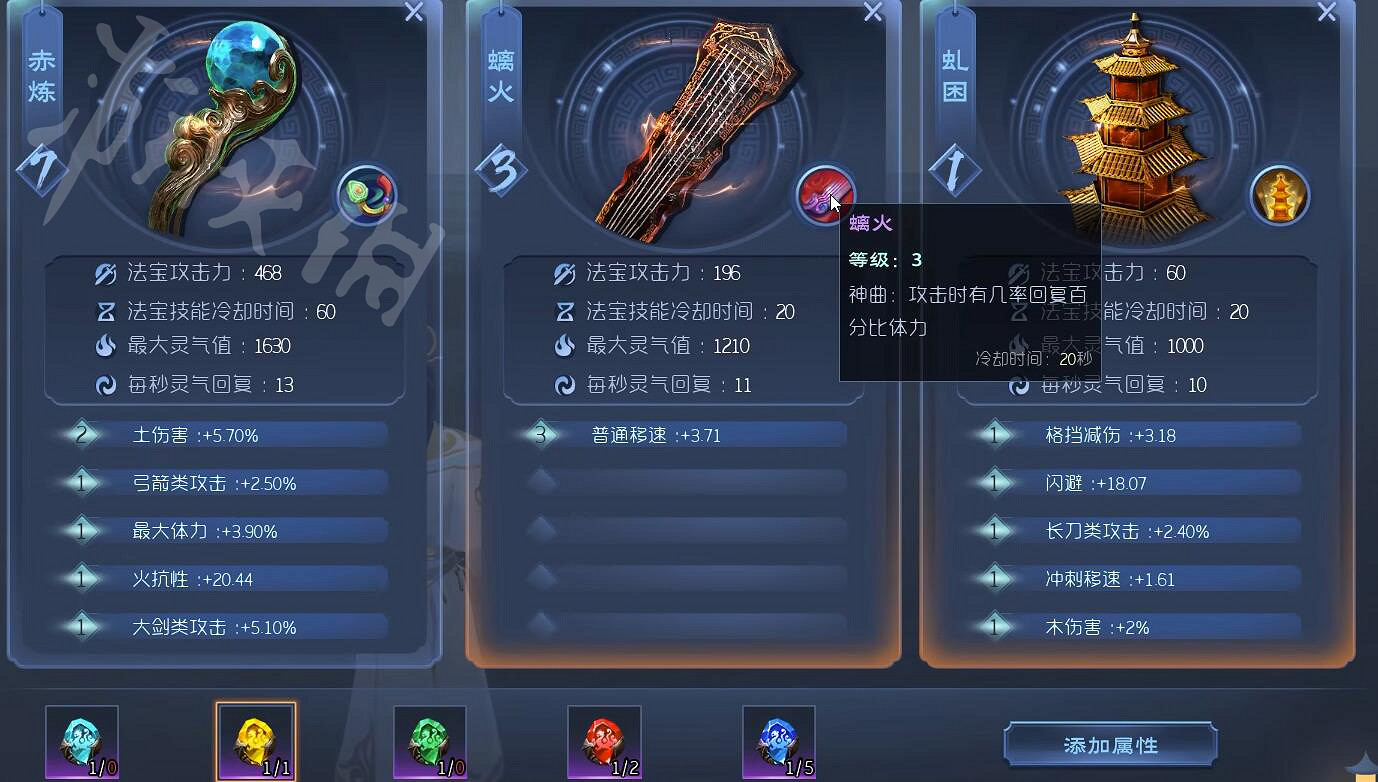This screenshot has height=782, width=1378.
Task: Select the green gem marked 1/0
Action: [429, 740]
